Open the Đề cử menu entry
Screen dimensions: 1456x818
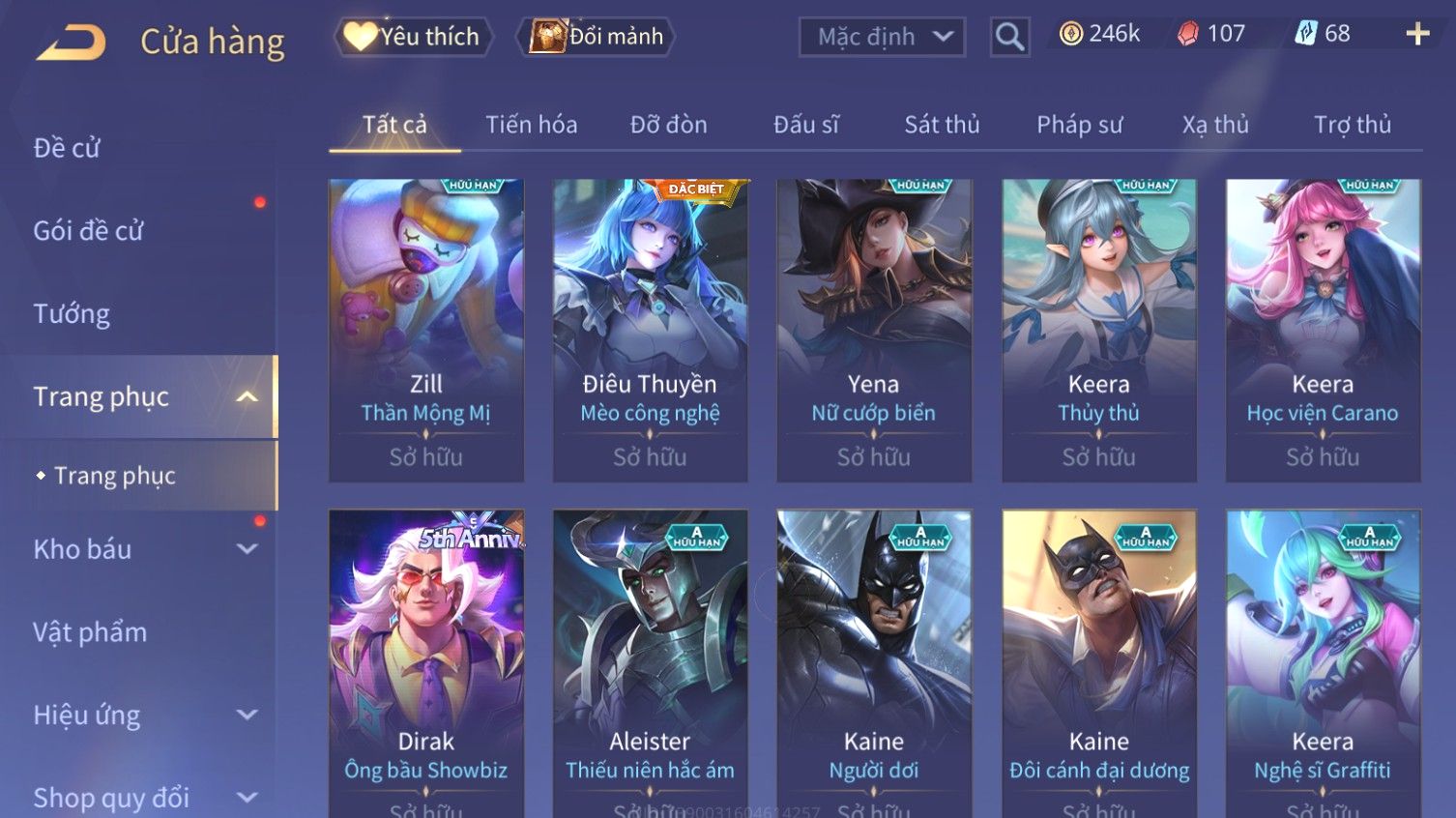67,148
